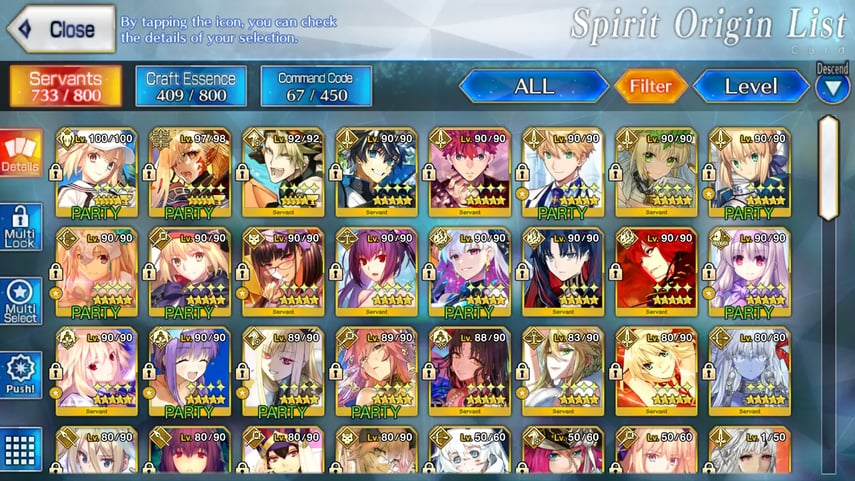855x481 pixels.
Task: Switch to the Servants tab
Action: 66,86
